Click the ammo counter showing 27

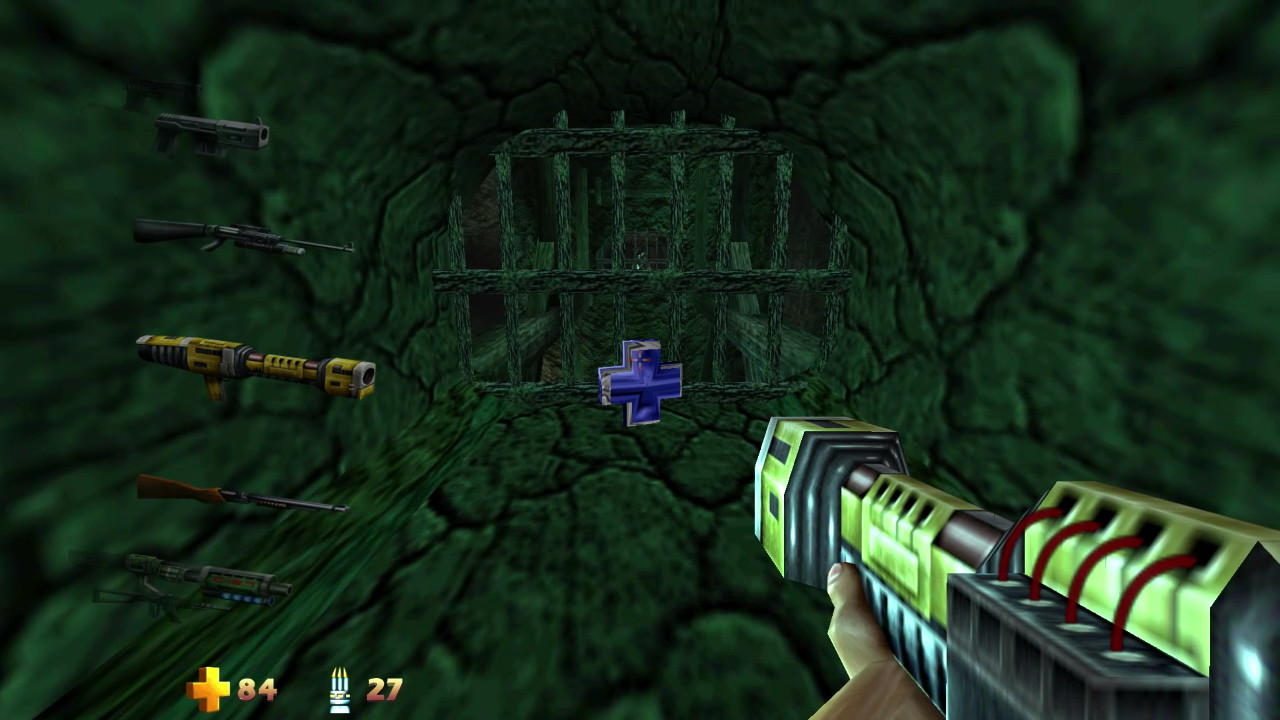[385, 689]
